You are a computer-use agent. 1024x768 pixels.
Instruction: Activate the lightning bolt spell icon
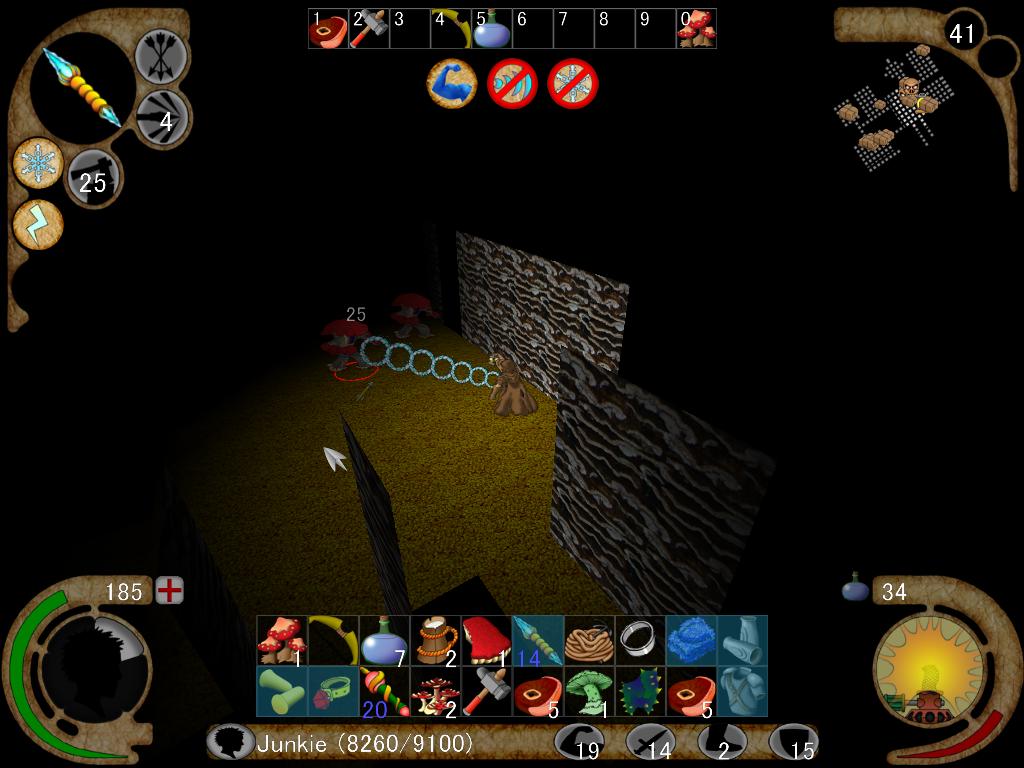[38, 225]
